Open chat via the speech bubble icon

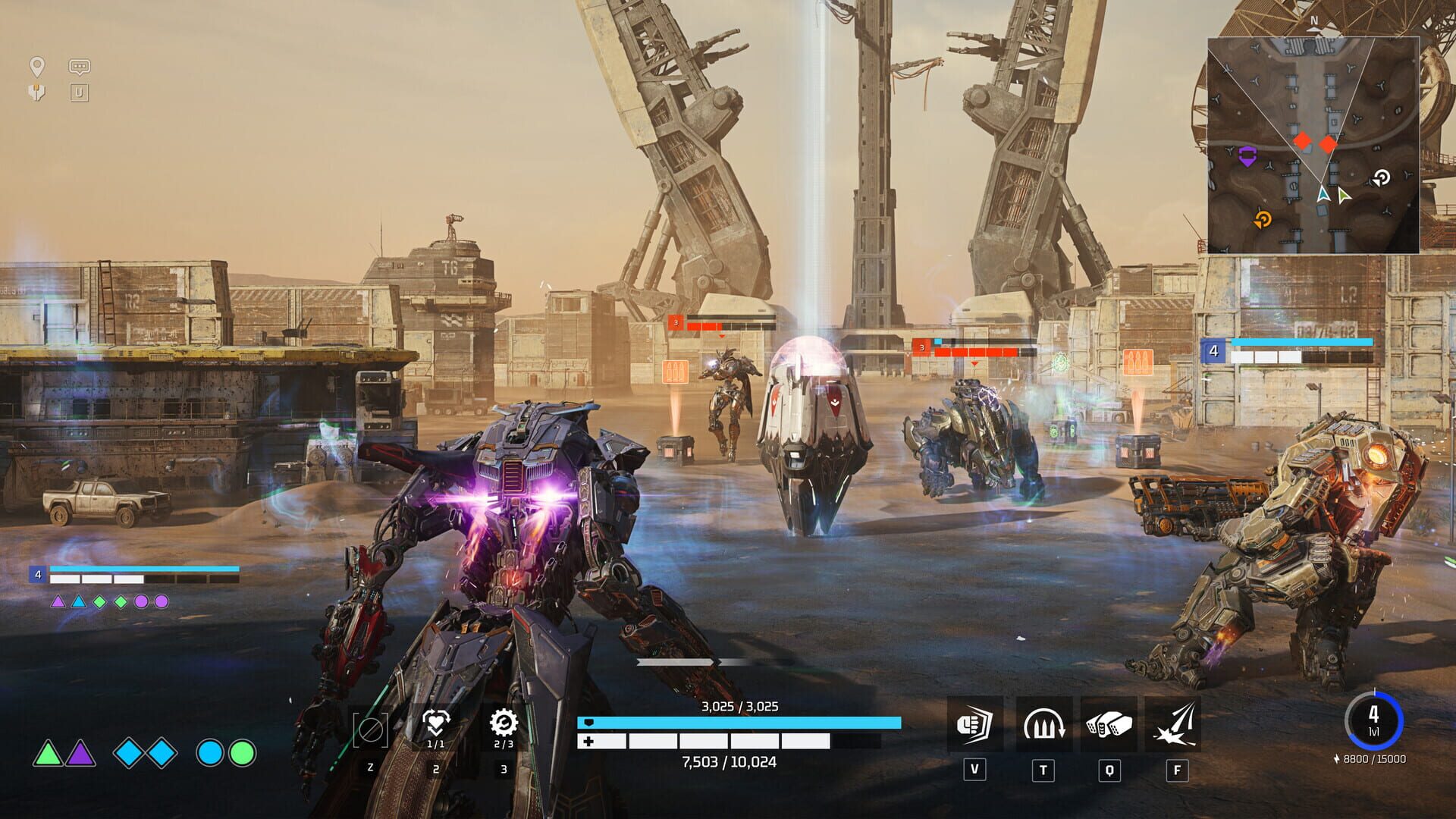(x=80, y=67)
